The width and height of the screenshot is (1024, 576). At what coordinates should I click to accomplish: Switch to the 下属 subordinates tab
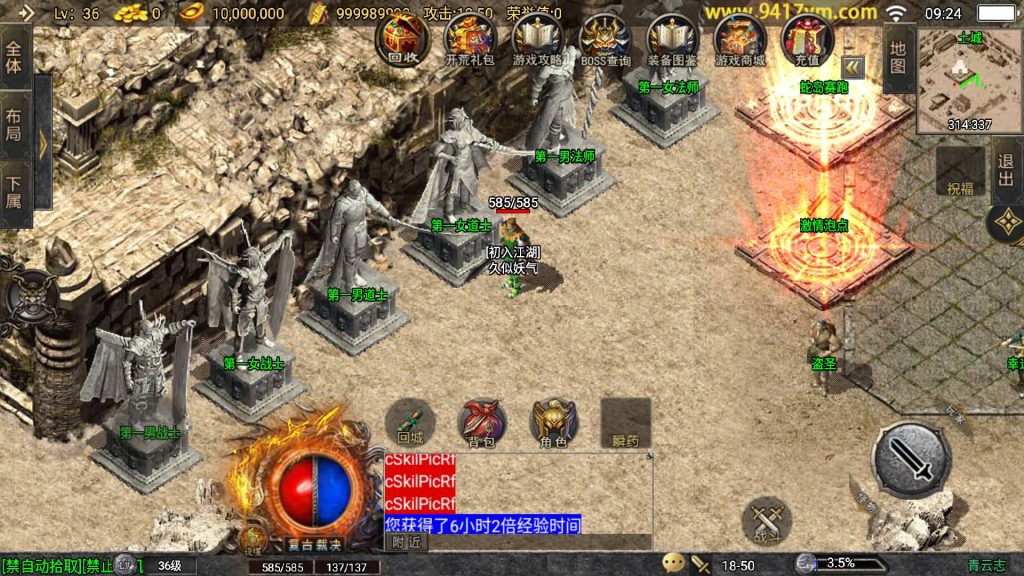pyautogui.click(x=14, y=190)
